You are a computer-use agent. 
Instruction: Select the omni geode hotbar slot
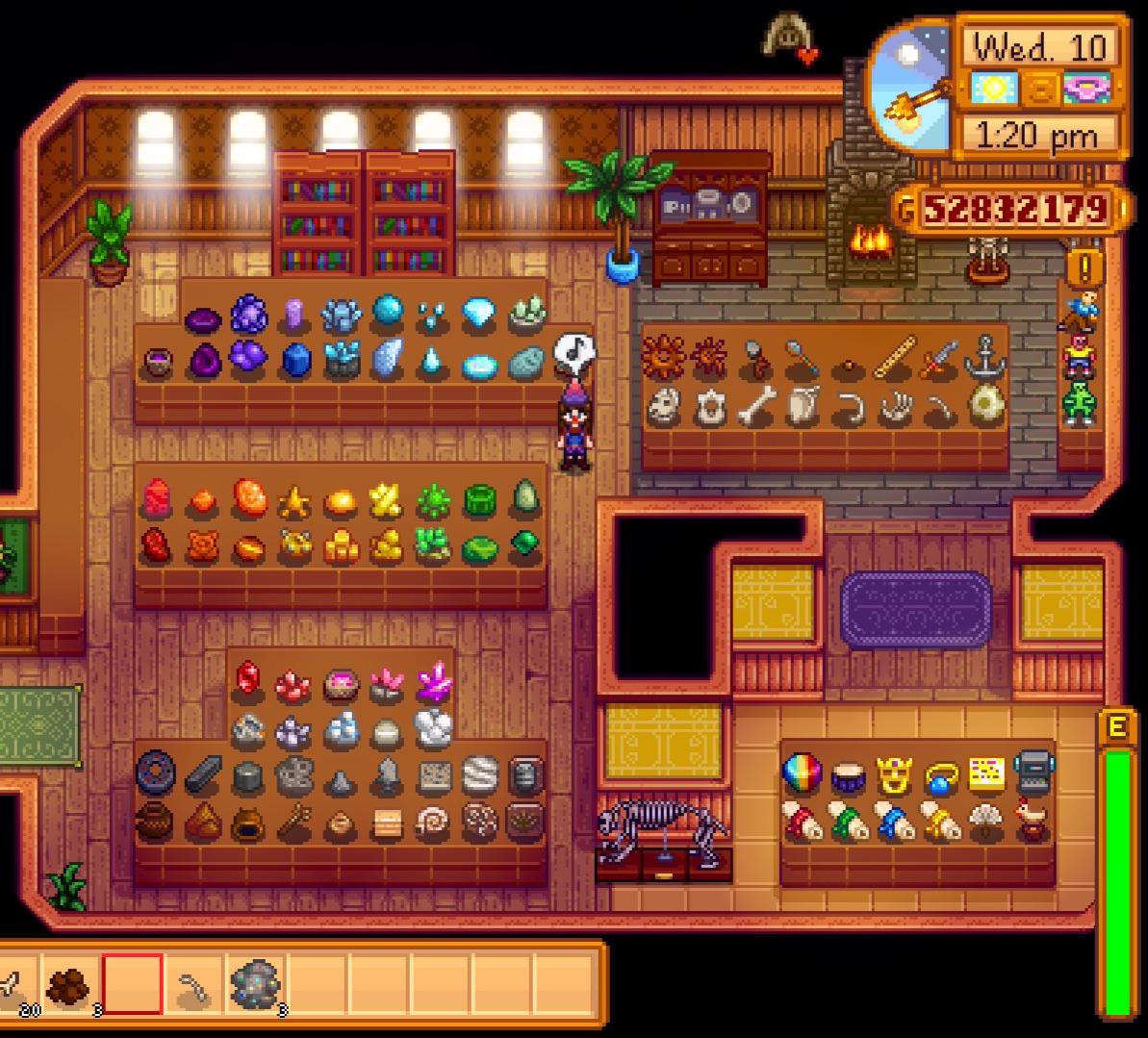[256, 986]
